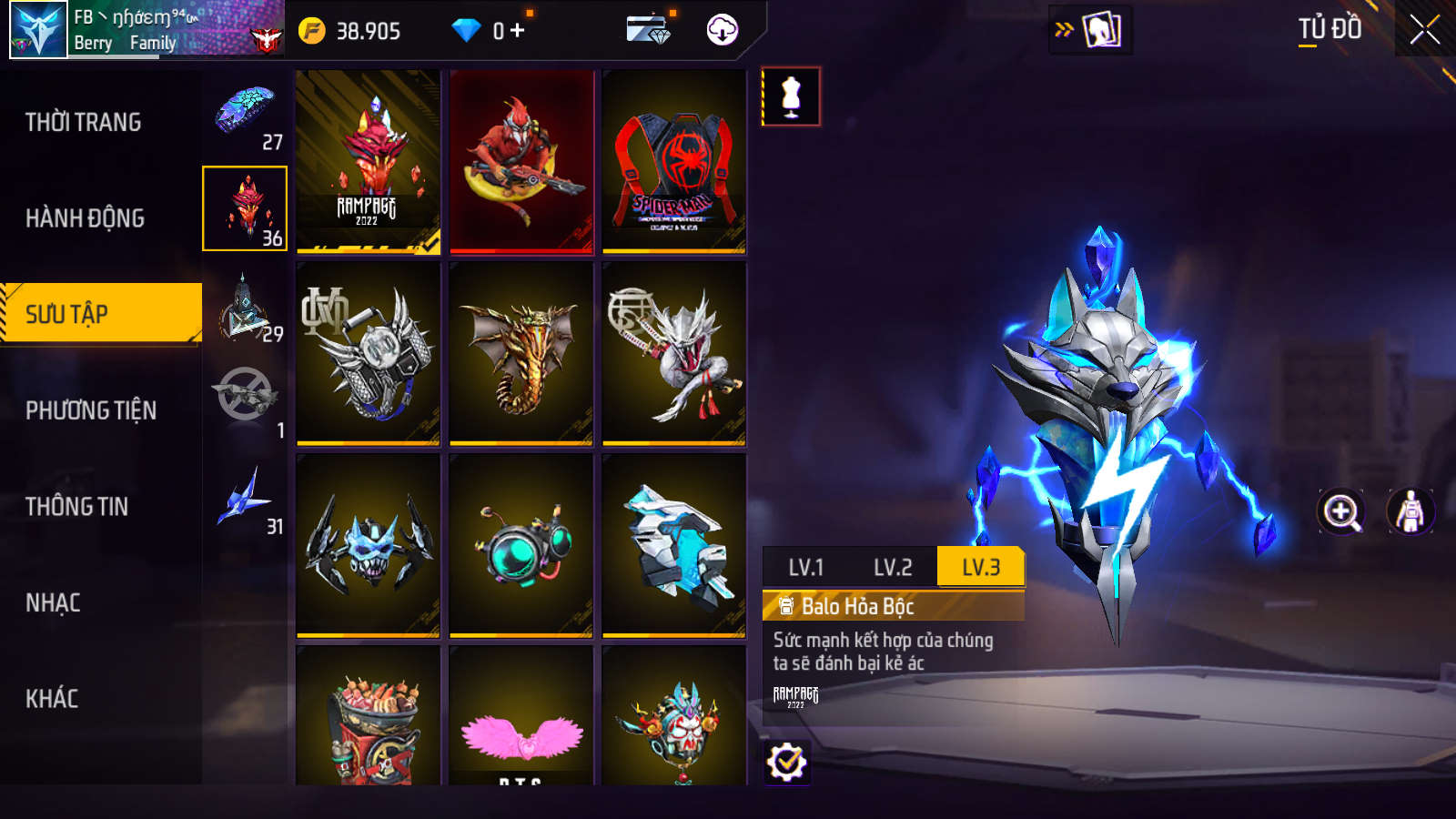1456x819 pixels.
Task: Switch to the HÀNH ĐỘNG category
Action: 85,218
